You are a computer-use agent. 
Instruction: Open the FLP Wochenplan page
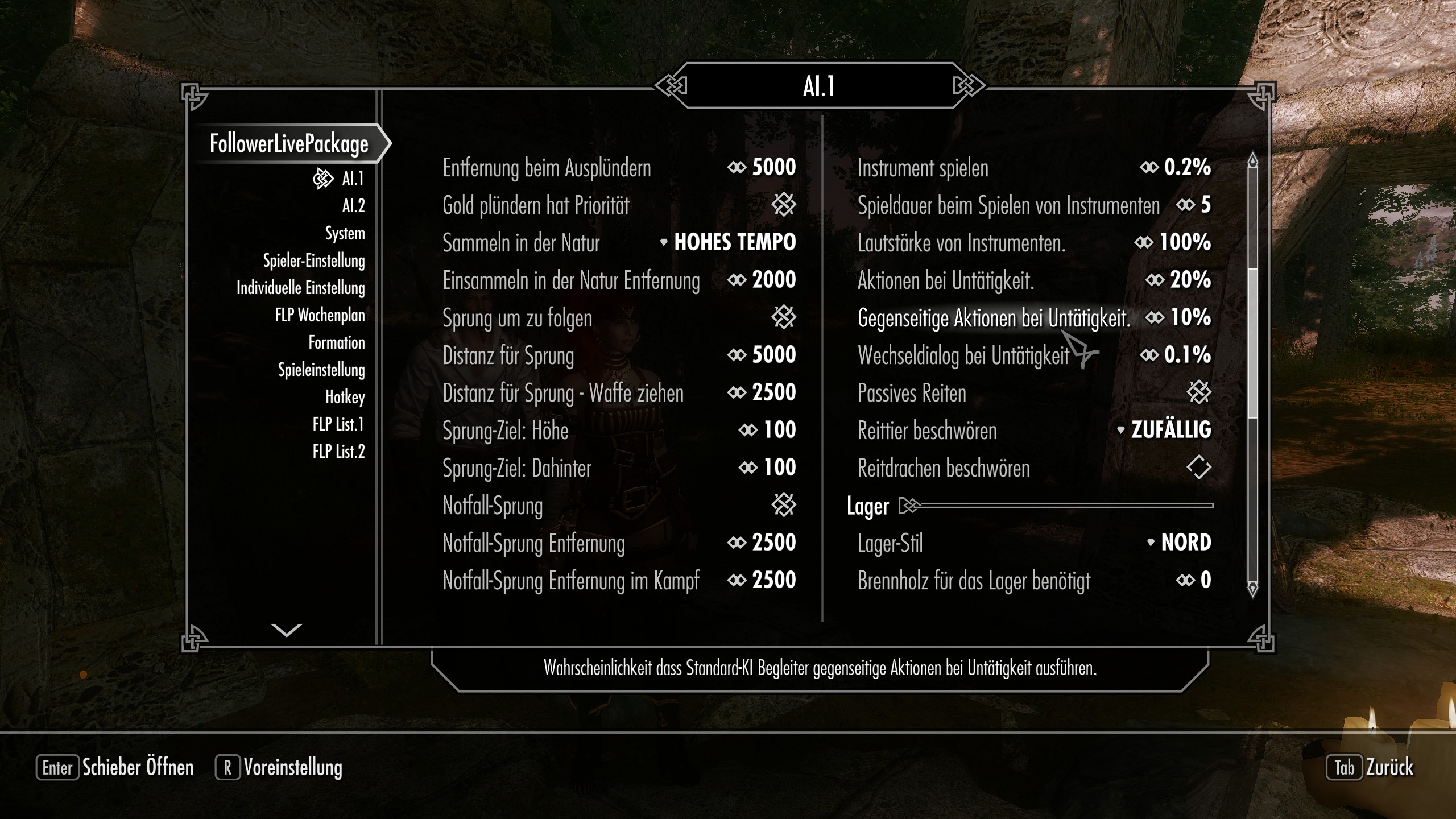coord(320,315)
